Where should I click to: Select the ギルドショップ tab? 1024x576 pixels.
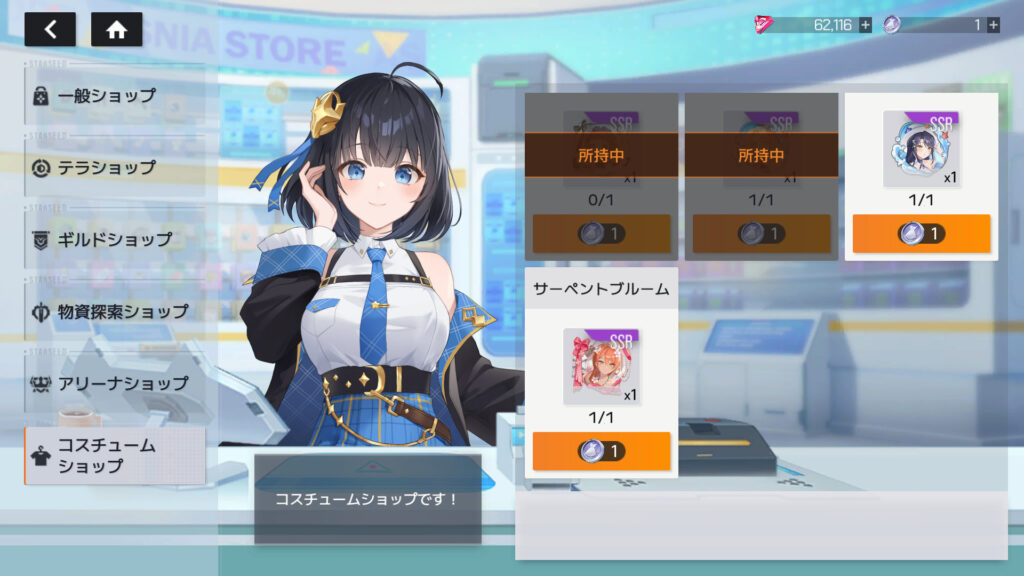(x=115, y=239)
